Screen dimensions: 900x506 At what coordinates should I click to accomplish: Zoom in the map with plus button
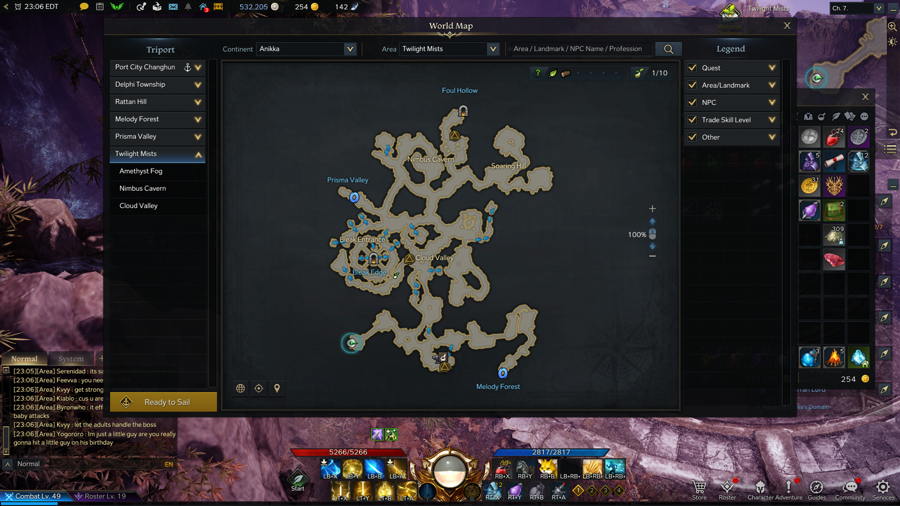pyautogui.click(x=652, y=209)
